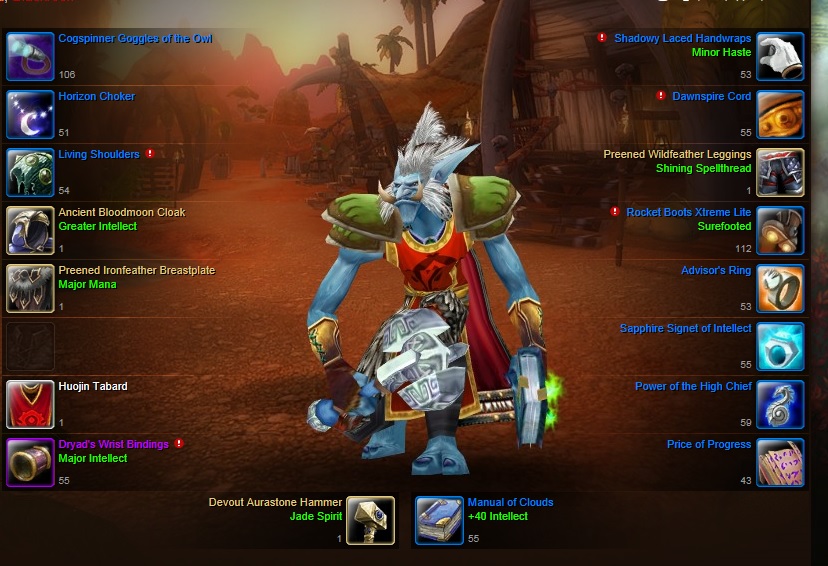Select the Devout Aurastone Hammer weapon slot

coord(370,520)
